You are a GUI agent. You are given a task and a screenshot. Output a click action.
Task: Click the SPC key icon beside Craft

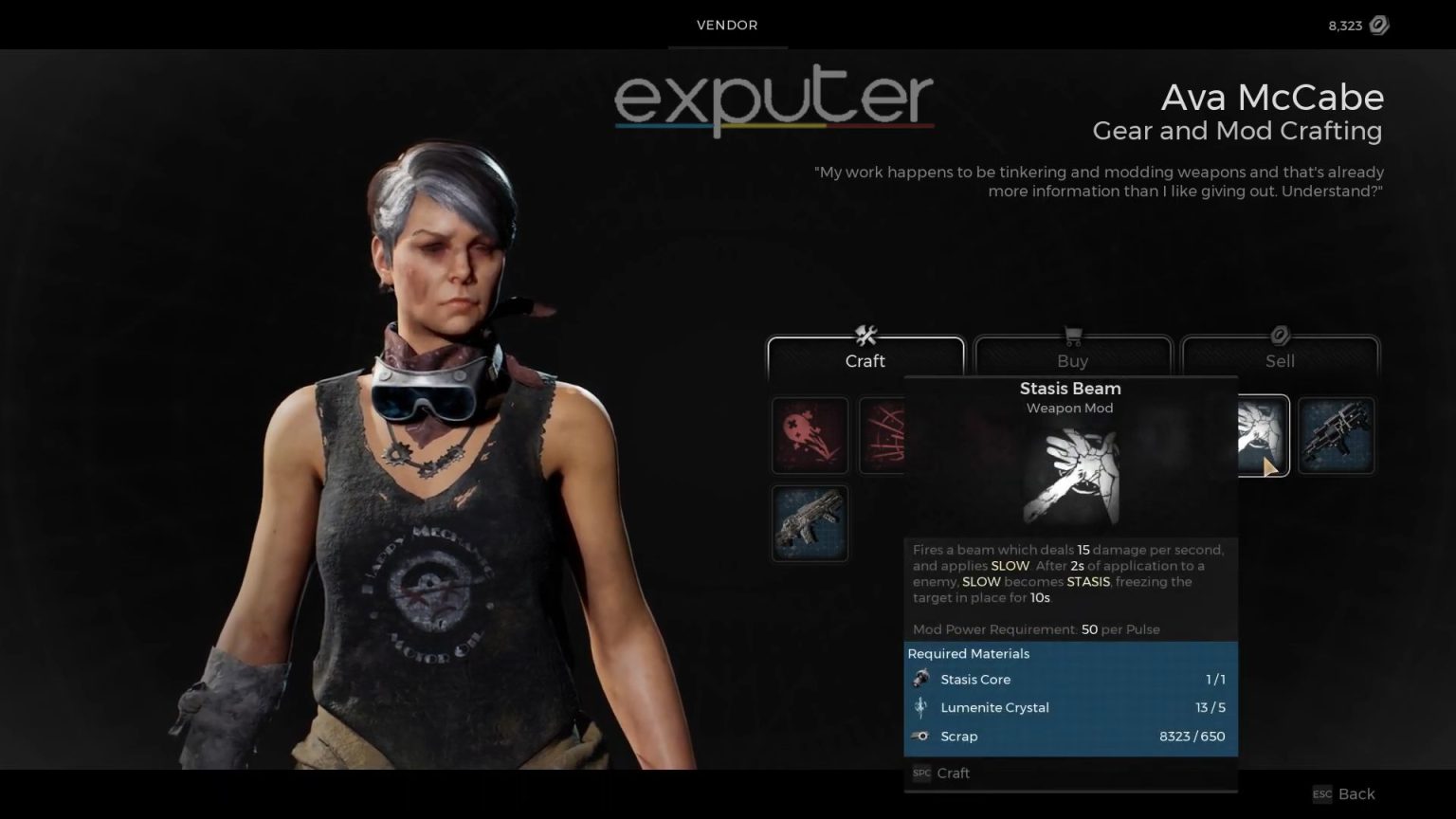click(x=920, y=773)
